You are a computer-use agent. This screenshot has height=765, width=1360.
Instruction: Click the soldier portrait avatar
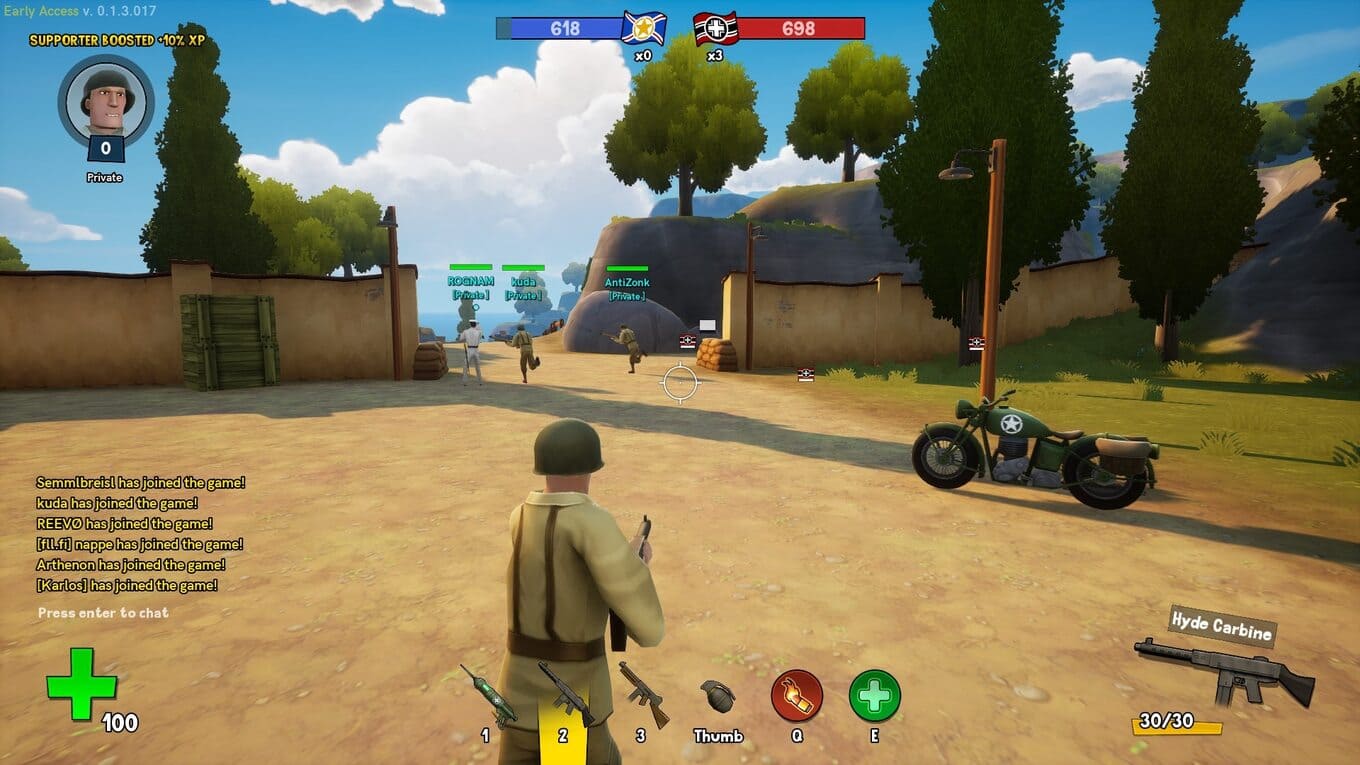[106, 100]
